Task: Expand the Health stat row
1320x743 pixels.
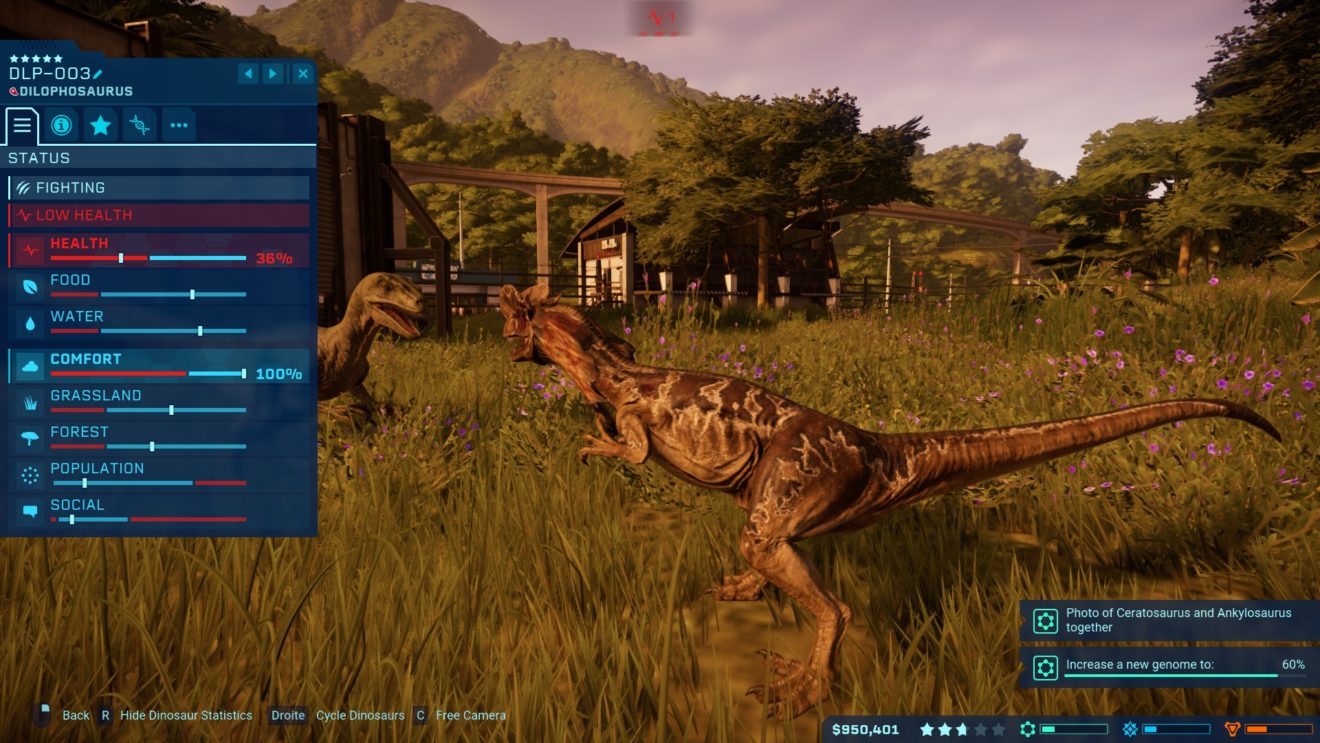Action: (160, 250)
